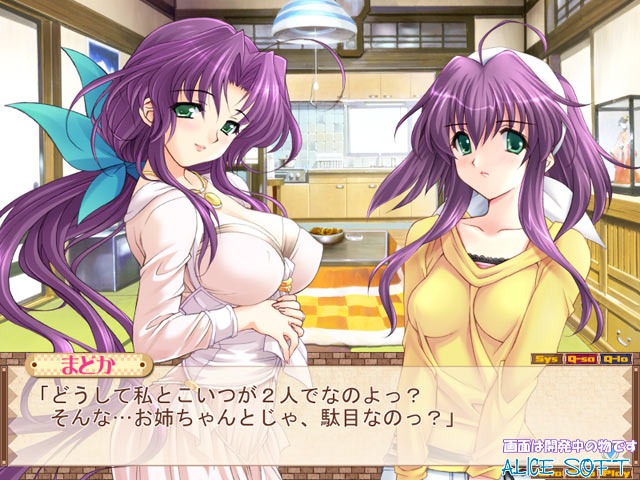Quick save with the Q-sa button

[x=579, y=358]
